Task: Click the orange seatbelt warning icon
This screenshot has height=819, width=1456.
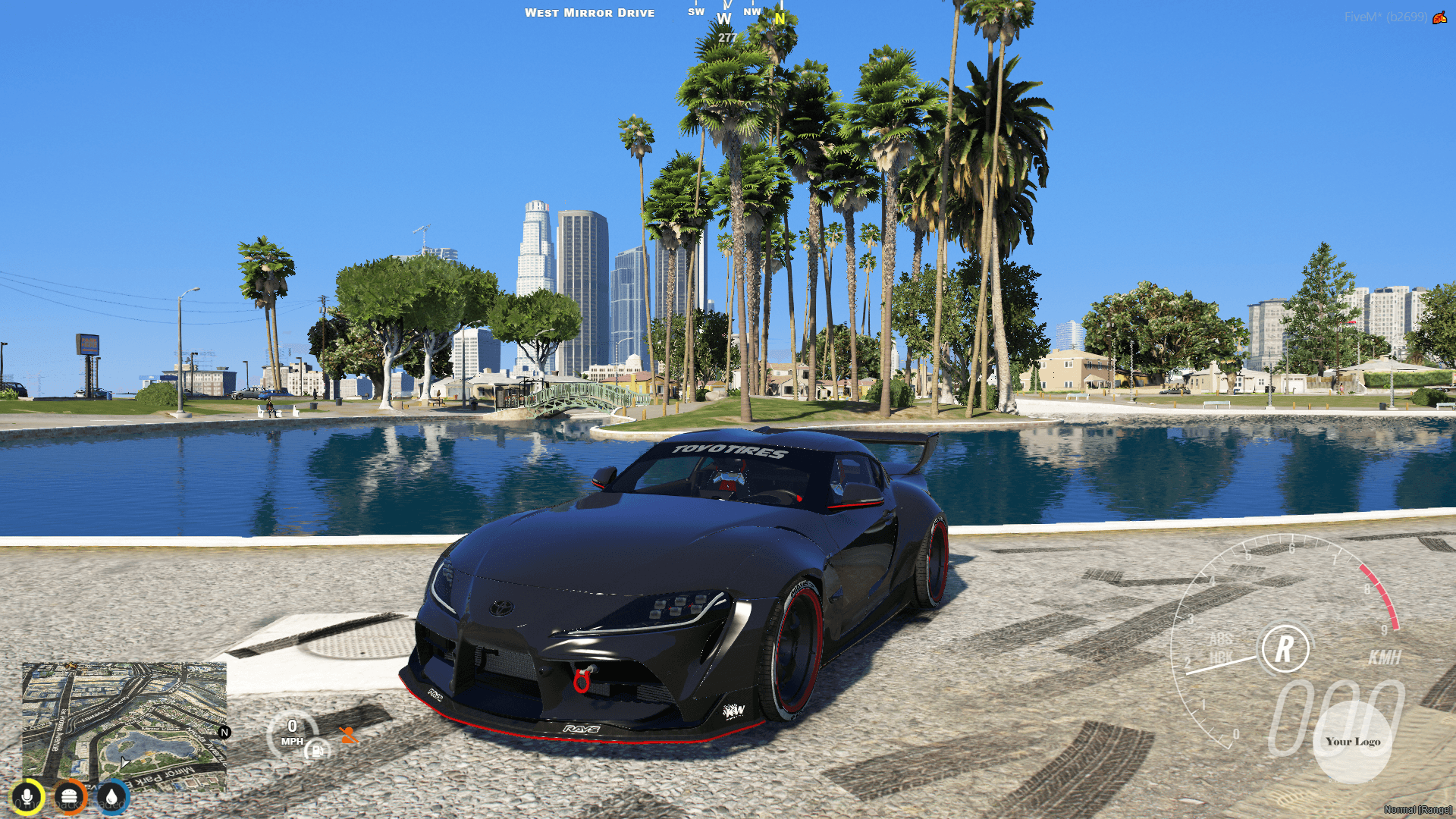Action: tap(347, 733)
